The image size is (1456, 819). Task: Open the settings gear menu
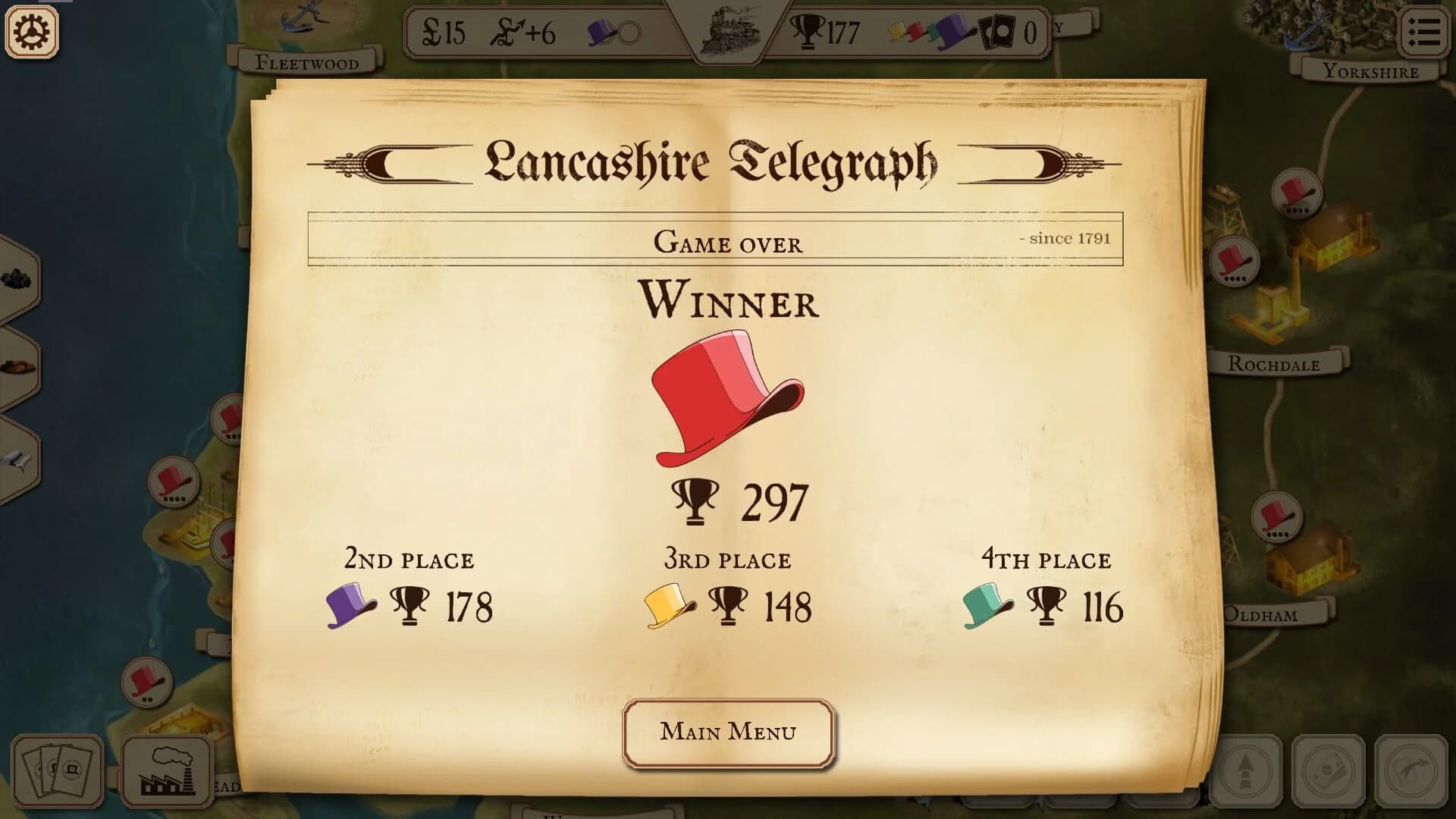click(30, 30)
